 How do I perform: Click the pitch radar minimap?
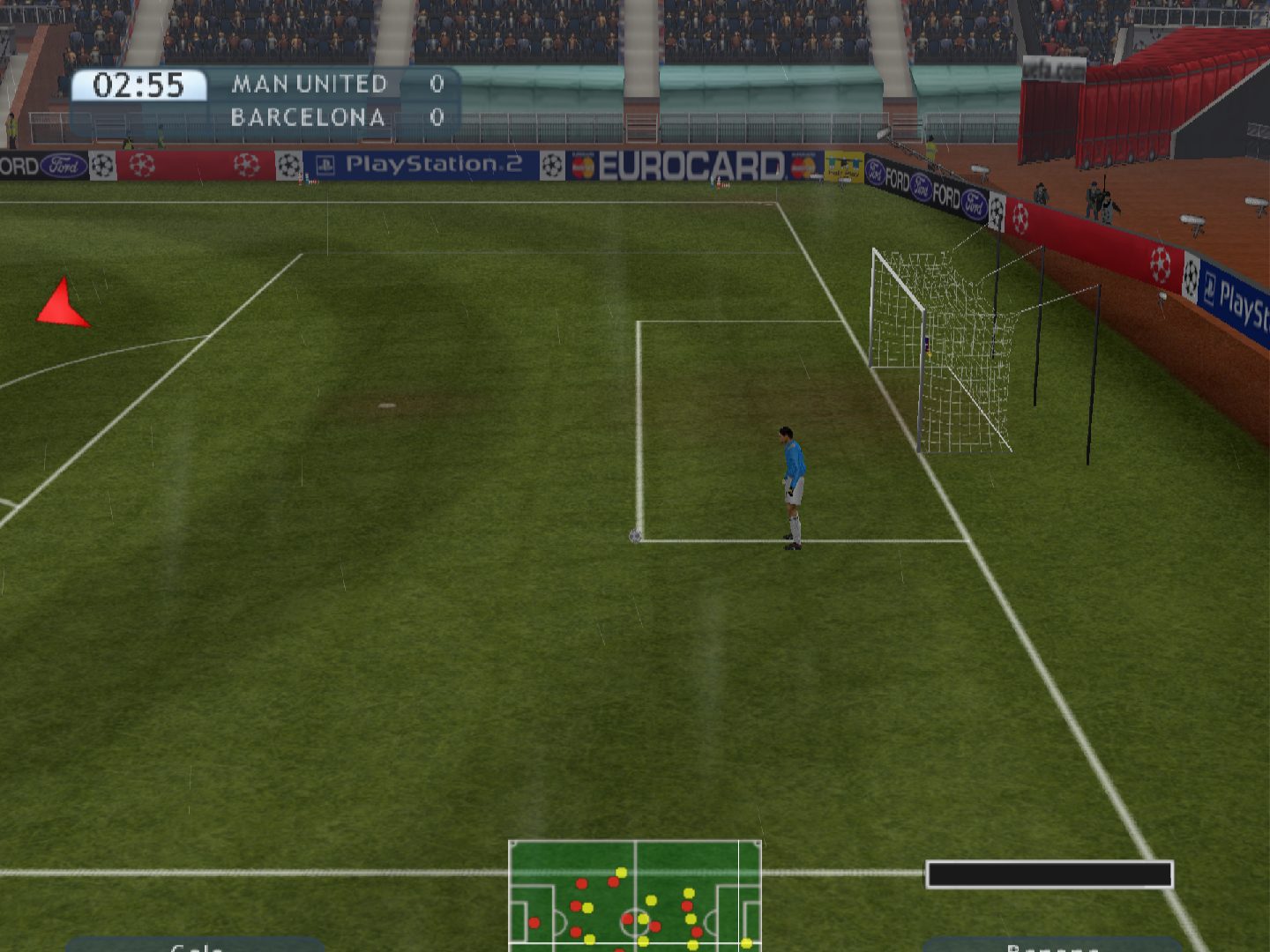click(x=635, y=895)
